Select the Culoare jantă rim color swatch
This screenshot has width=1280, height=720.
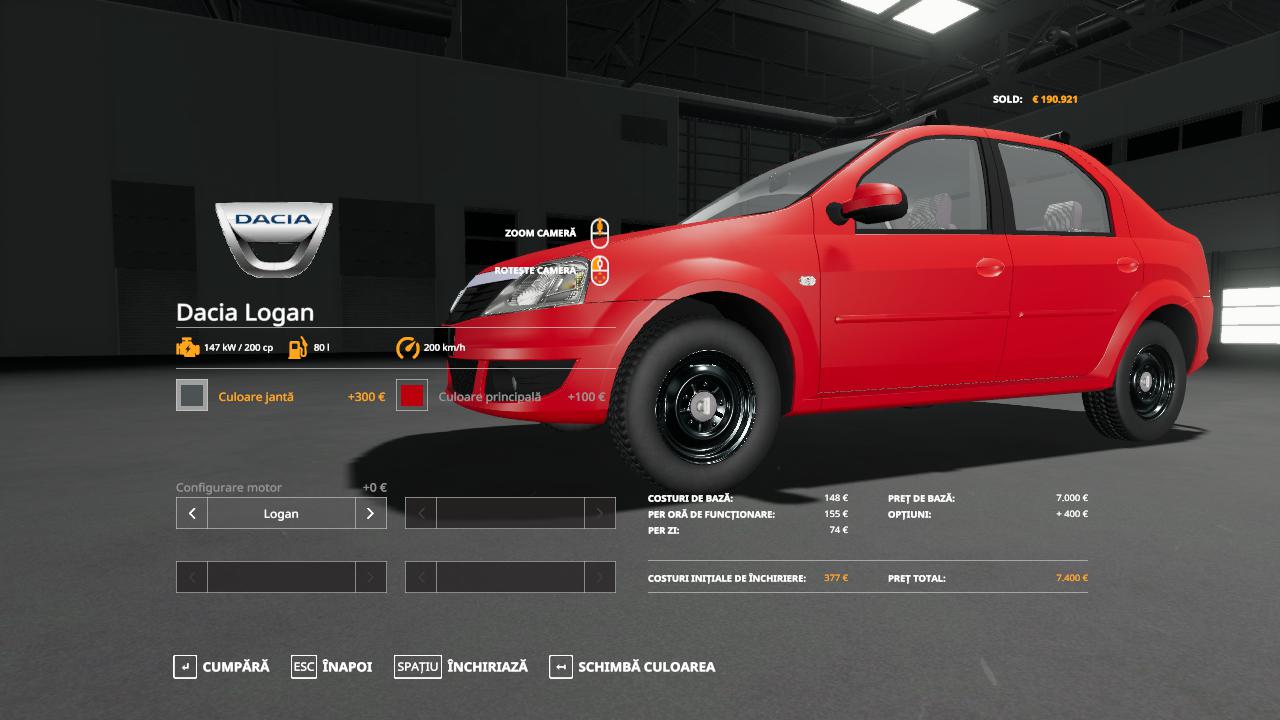tap(192, 396)
